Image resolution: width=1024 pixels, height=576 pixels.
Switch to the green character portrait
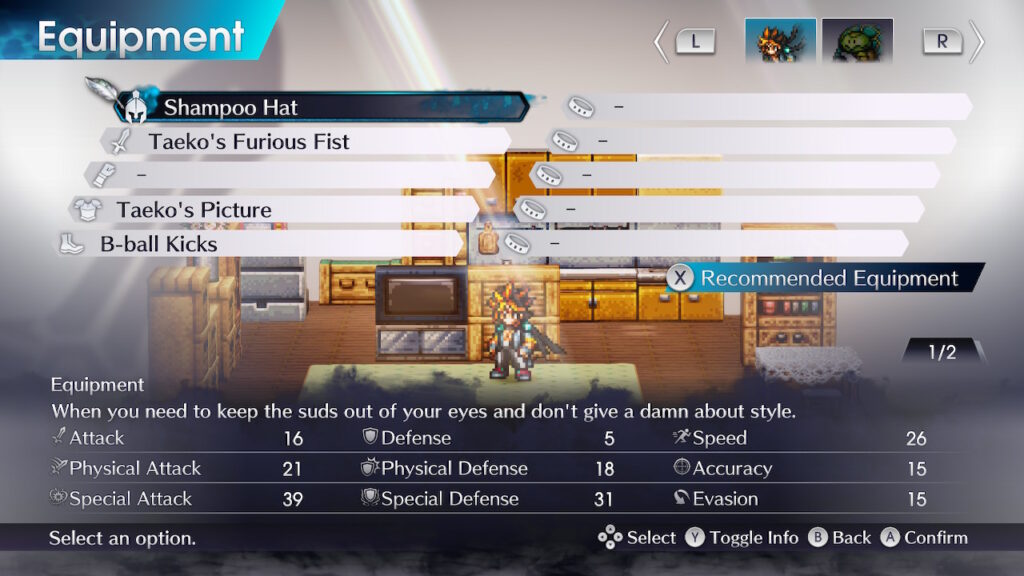[857, 42]
